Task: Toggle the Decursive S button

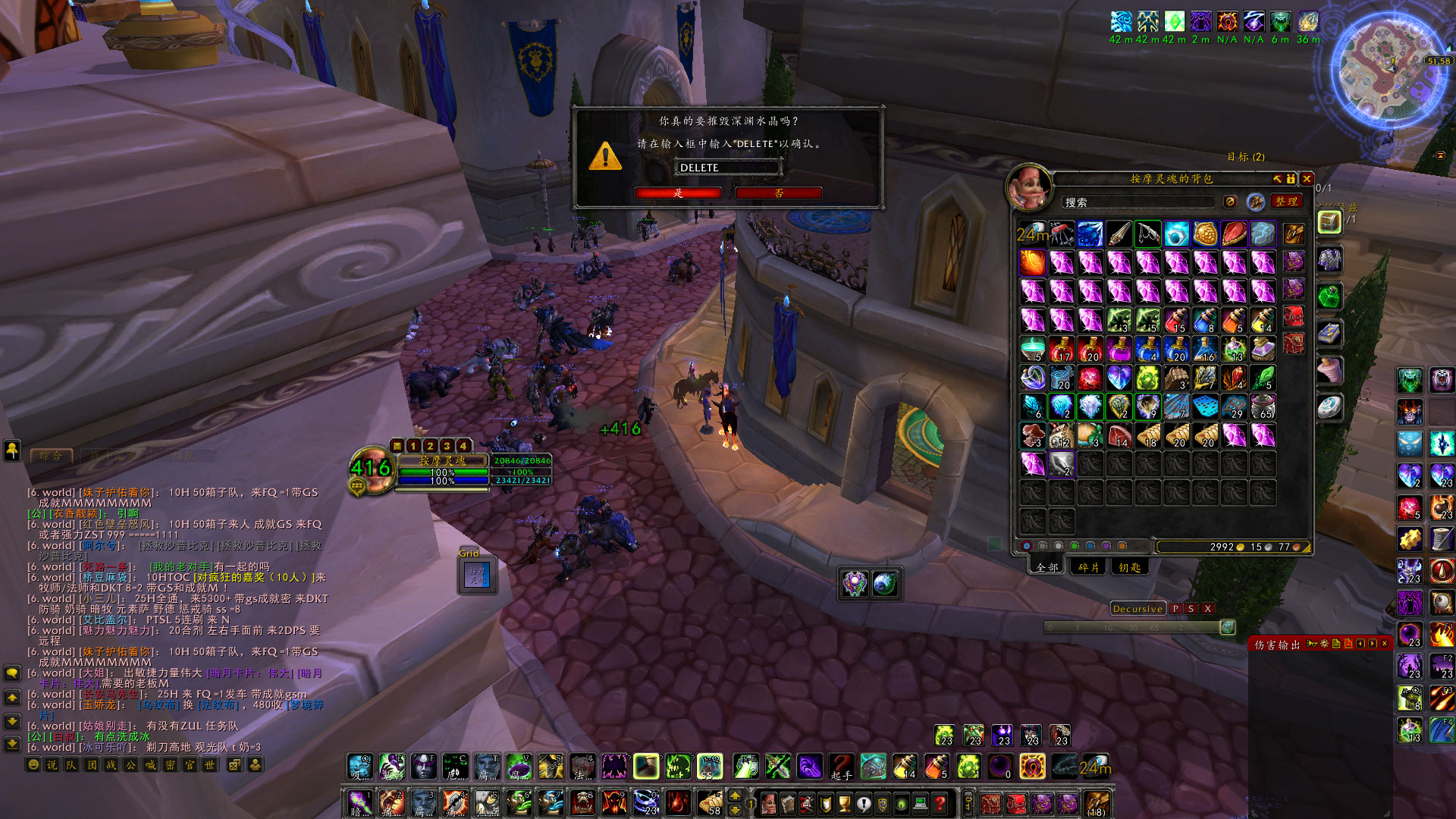Action: 1191,609
